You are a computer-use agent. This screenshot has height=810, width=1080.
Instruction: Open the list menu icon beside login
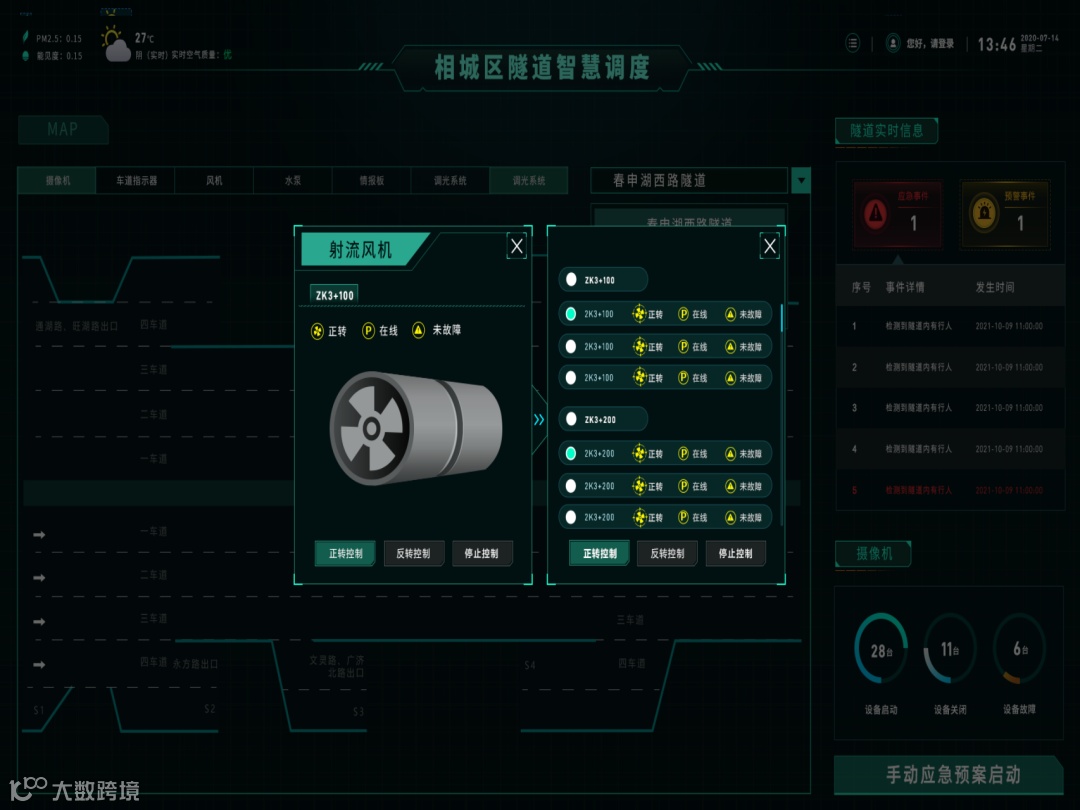[x=852, y=44]
